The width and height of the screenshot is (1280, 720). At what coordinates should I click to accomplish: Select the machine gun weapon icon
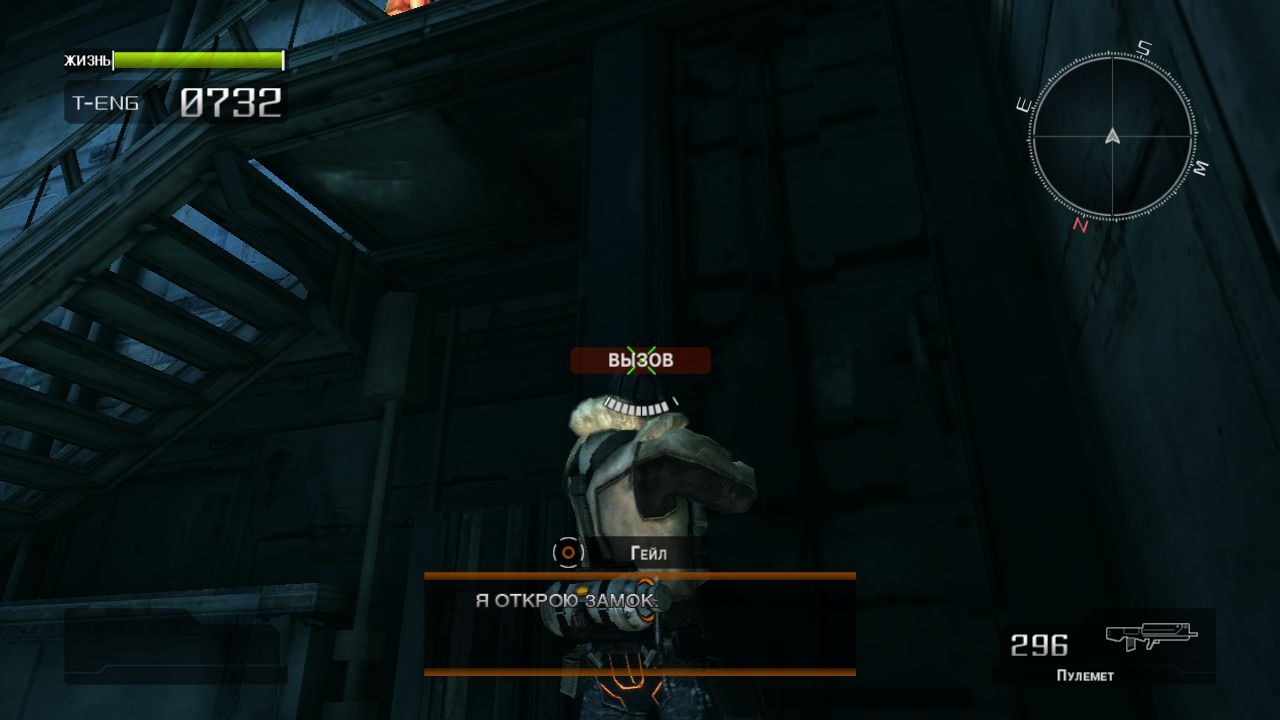tap(1151, 636)
